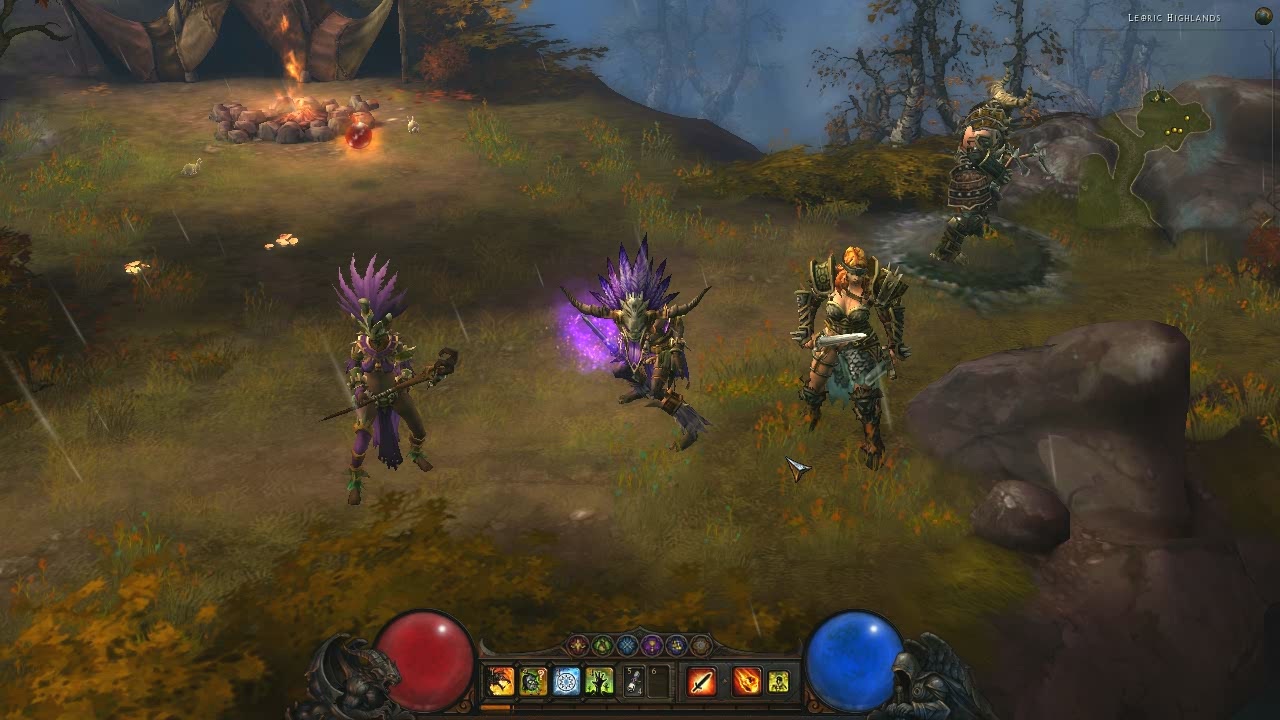Viewport: 1280px width, 720px height.
Task: Open the dark blue round menu button
Action: coord(676,645)
